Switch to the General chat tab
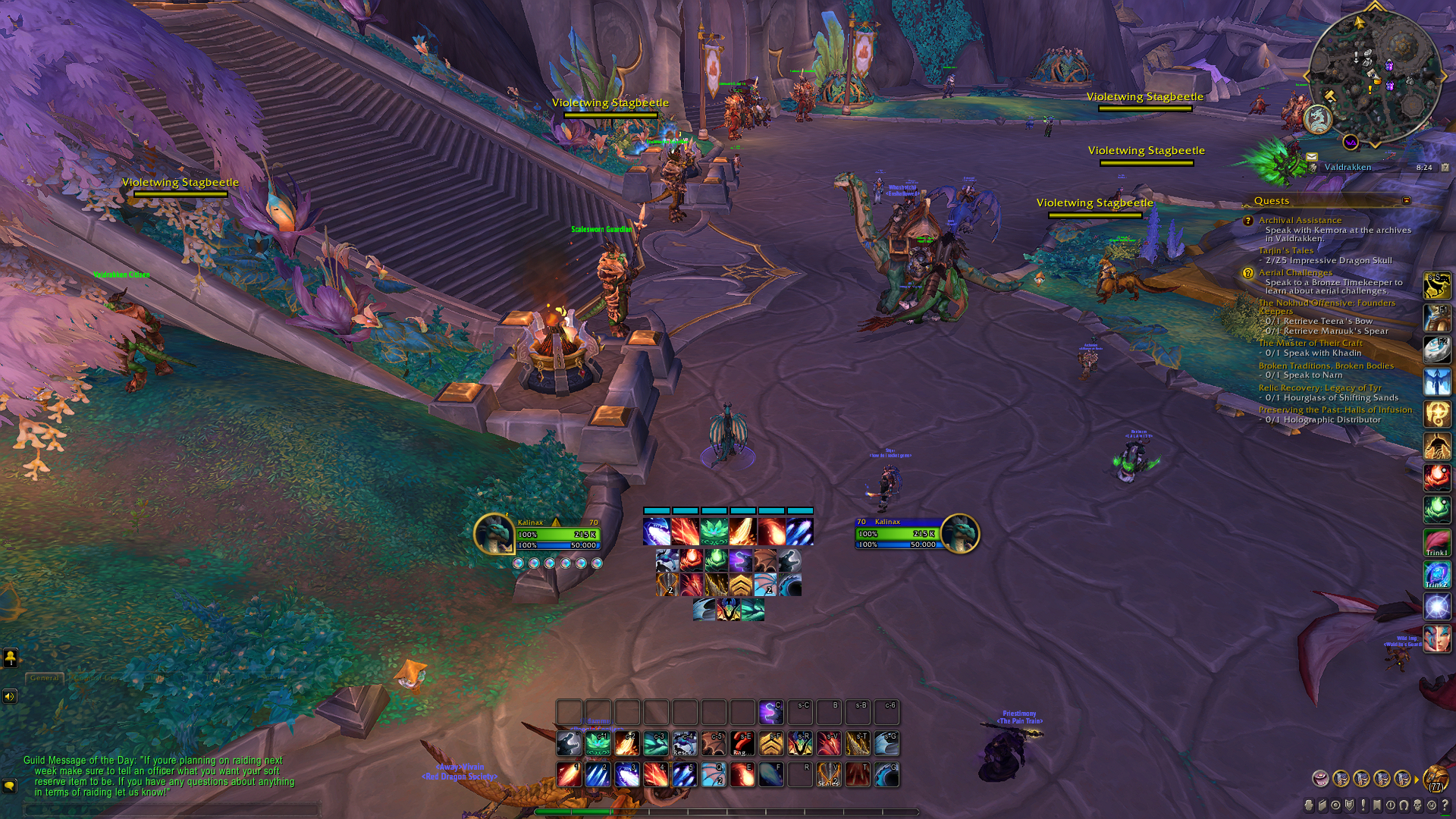This screenshot has height=819, width=1456. pos(44,678)
